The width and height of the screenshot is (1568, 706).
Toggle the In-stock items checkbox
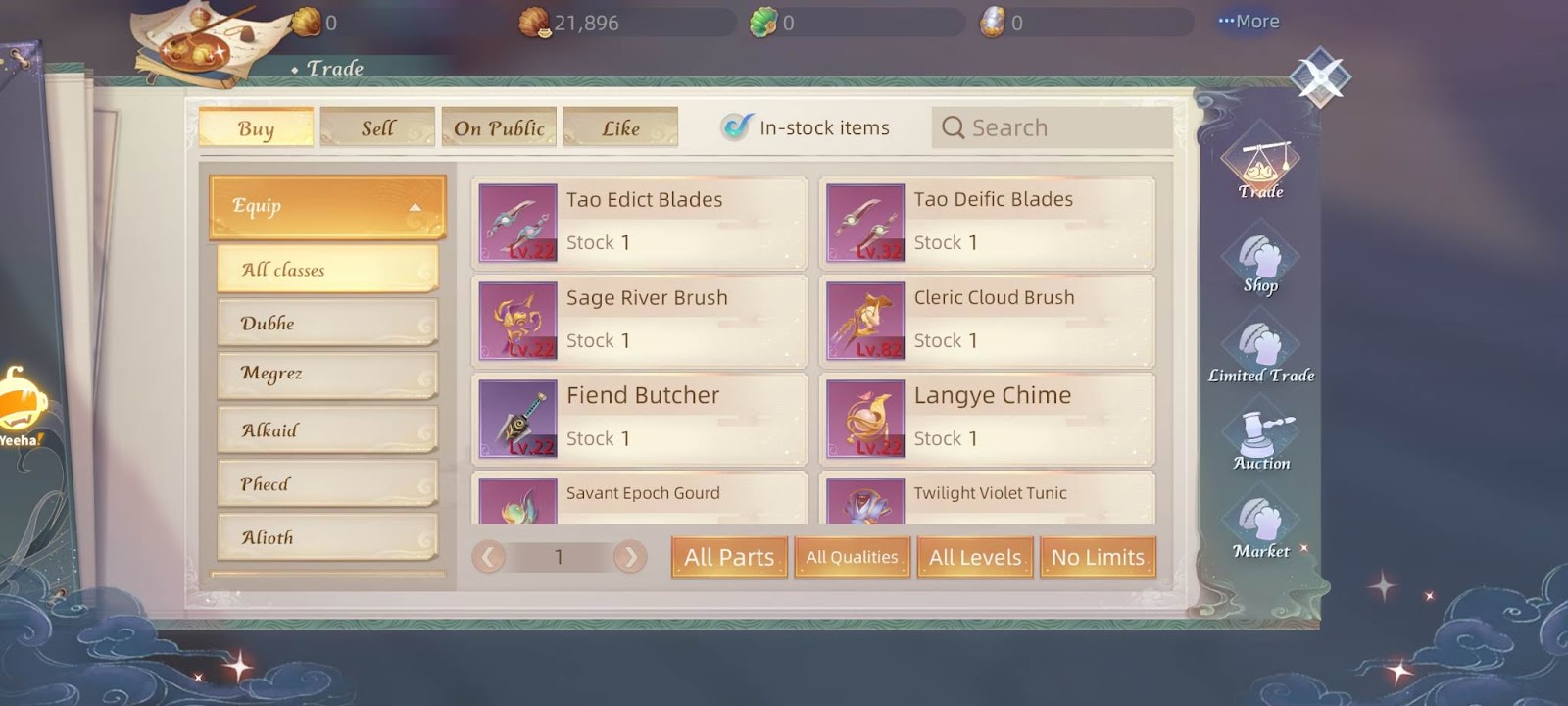point(735,127)
